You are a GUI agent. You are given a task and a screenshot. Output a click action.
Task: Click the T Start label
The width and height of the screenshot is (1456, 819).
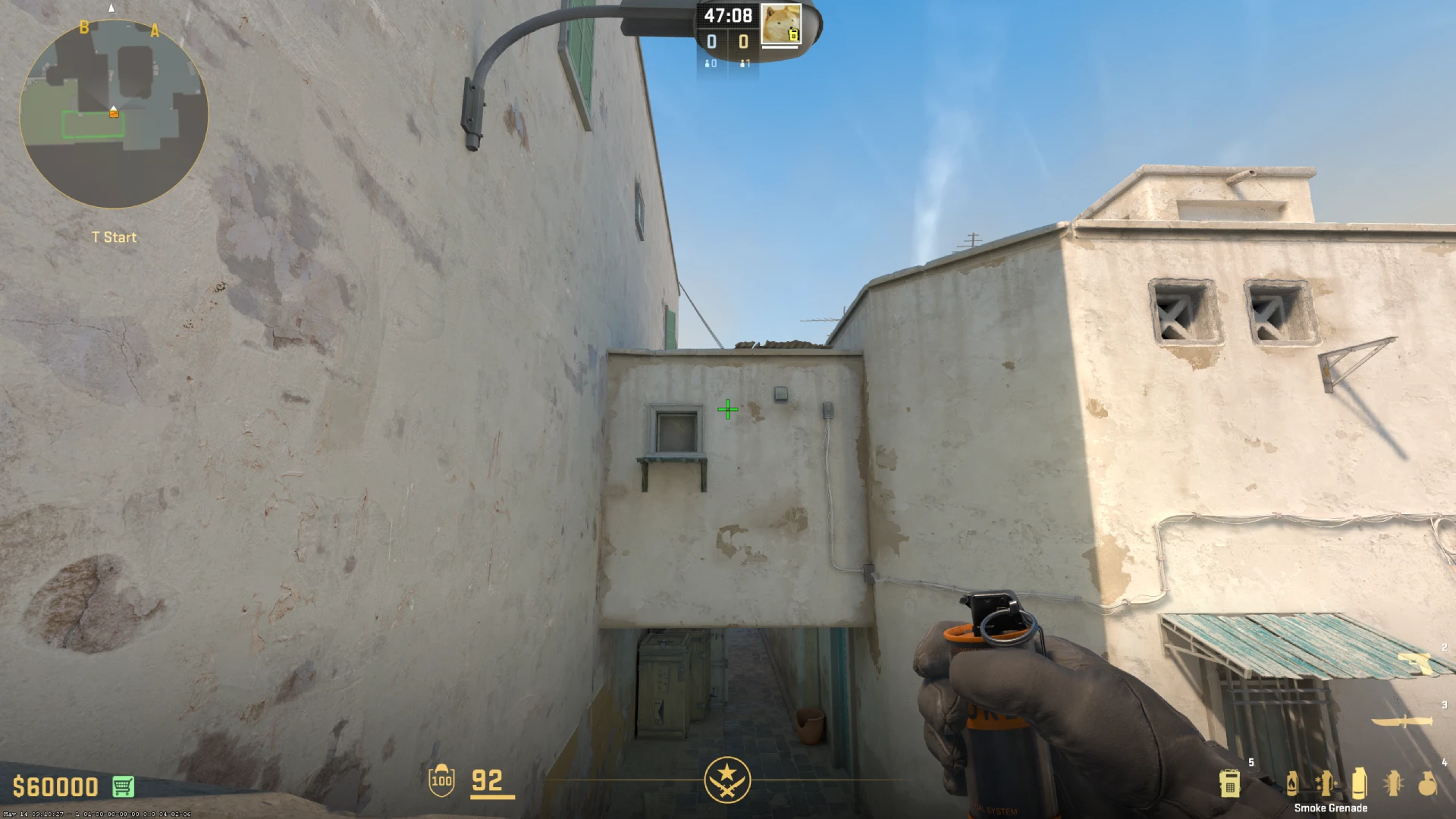(112, 237)
